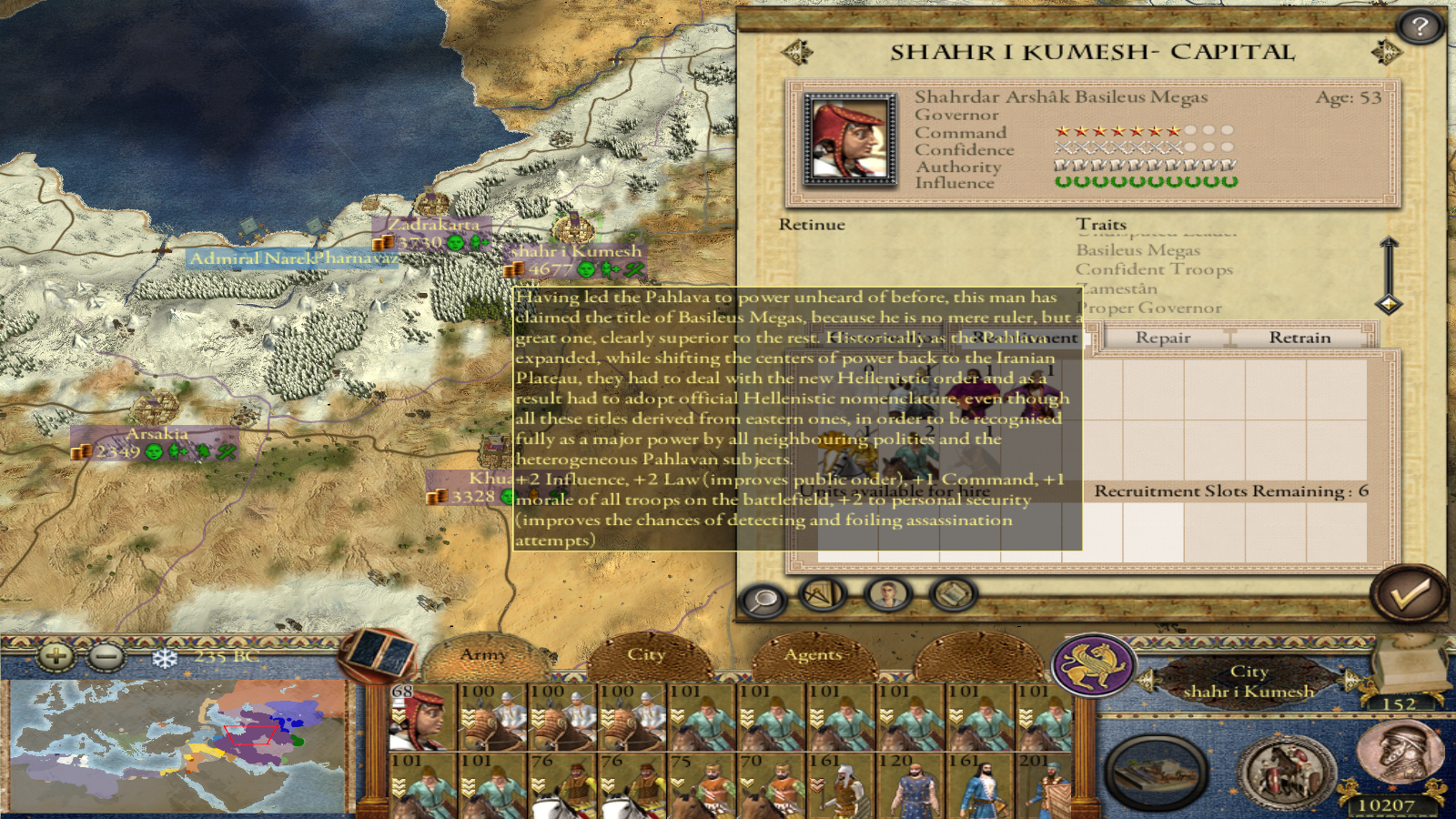This screenshot has width=1456, height=819.
Task: Switch to the Repair tab
Action: tap(1162, 338)
